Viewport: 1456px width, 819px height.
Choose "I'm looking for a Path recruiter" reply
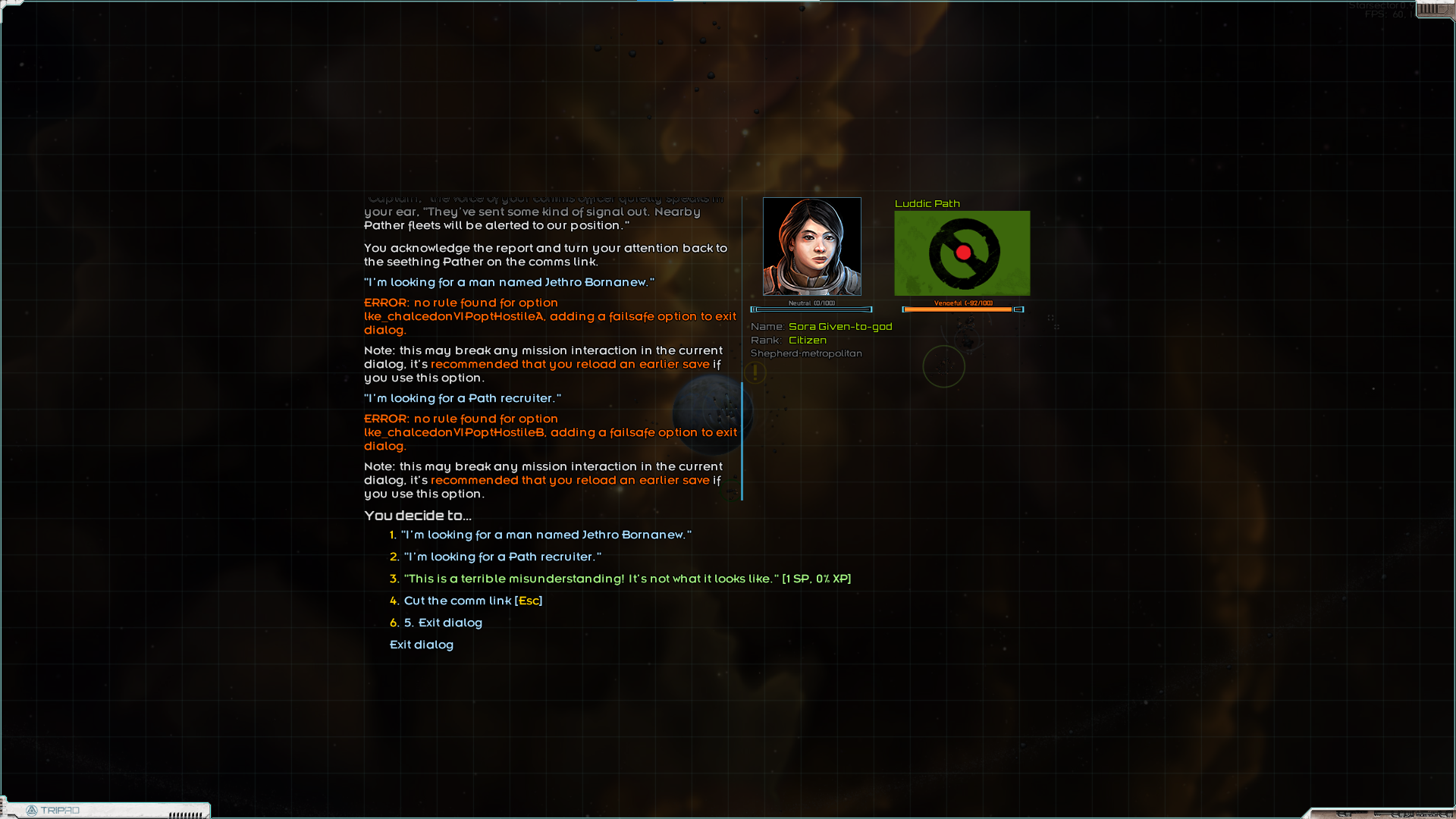tap(502, 557)
